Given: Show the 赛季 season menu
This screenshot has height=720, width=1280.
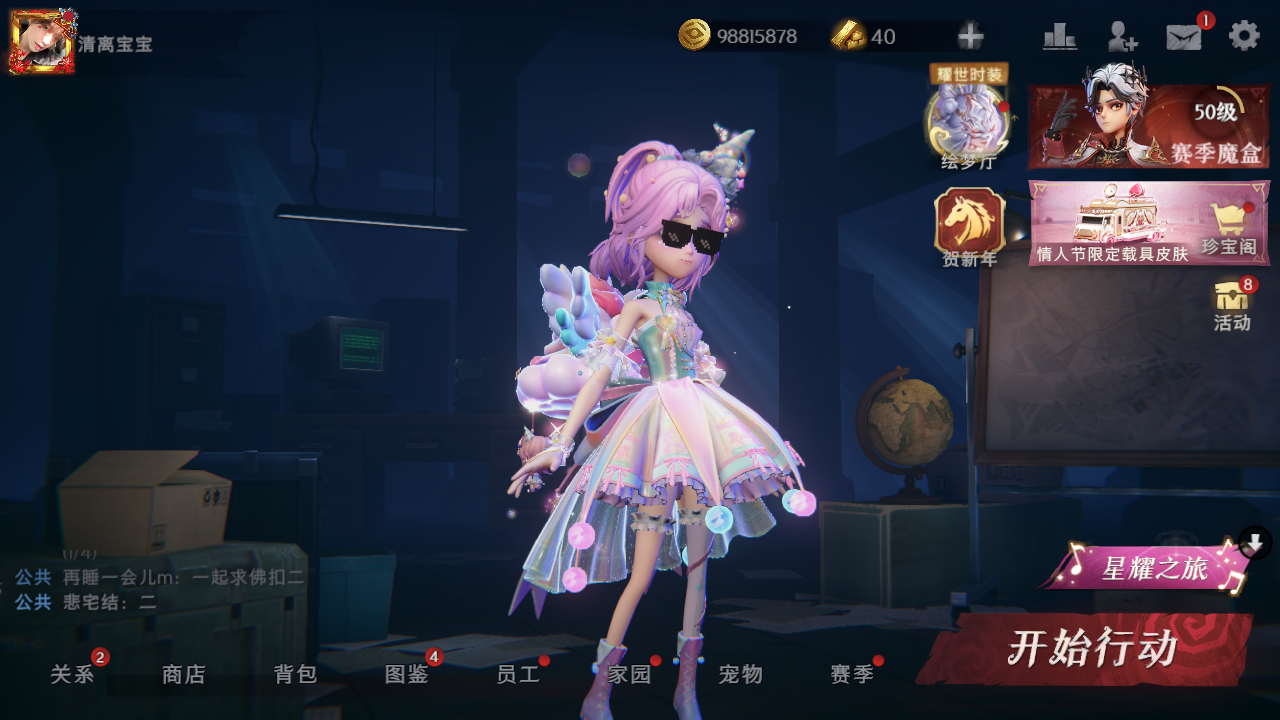Looking at the screenshot, I should (852, 675).
